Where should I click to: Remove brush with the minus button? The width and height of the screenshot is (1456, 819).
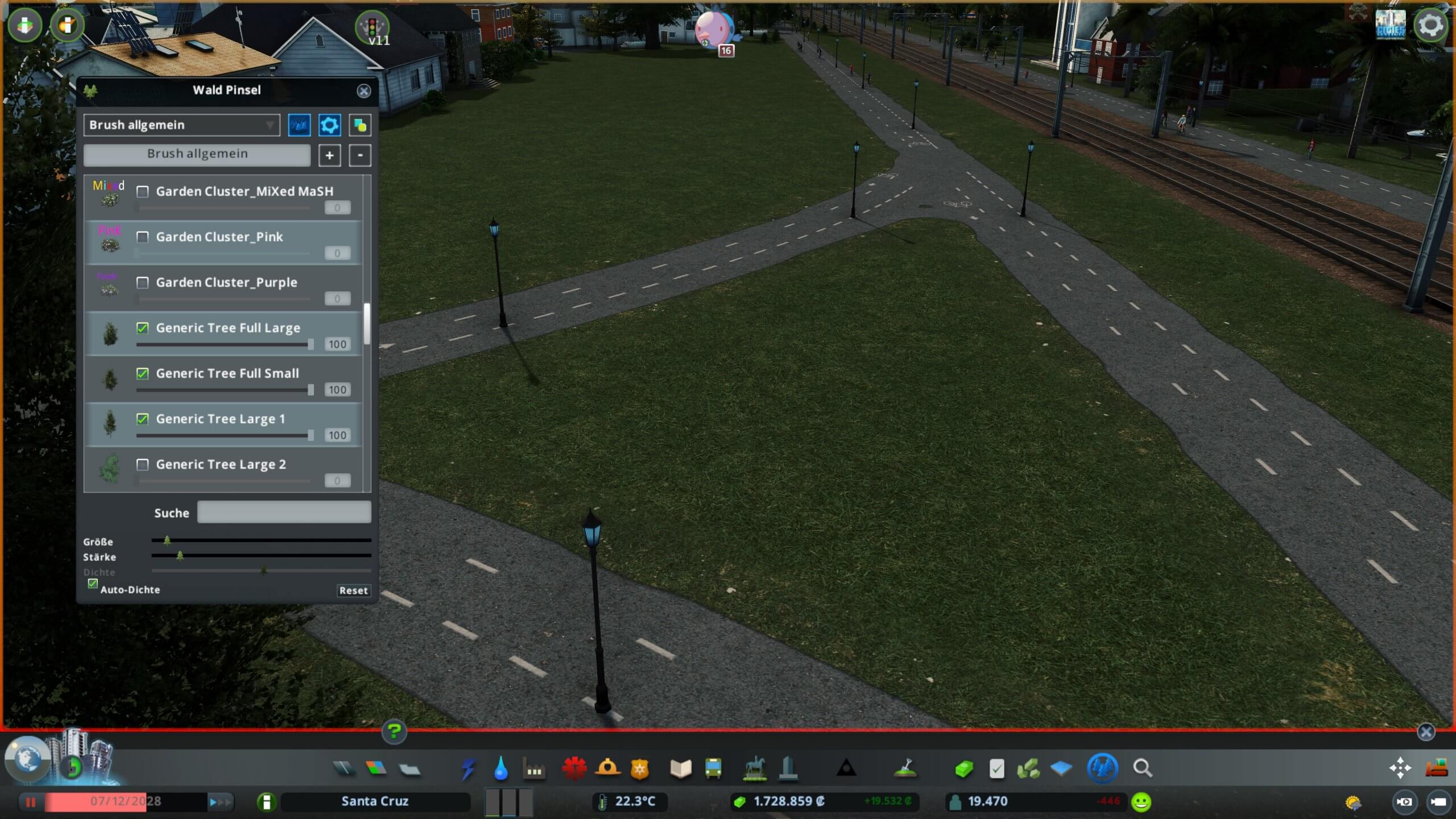(360, 155)
